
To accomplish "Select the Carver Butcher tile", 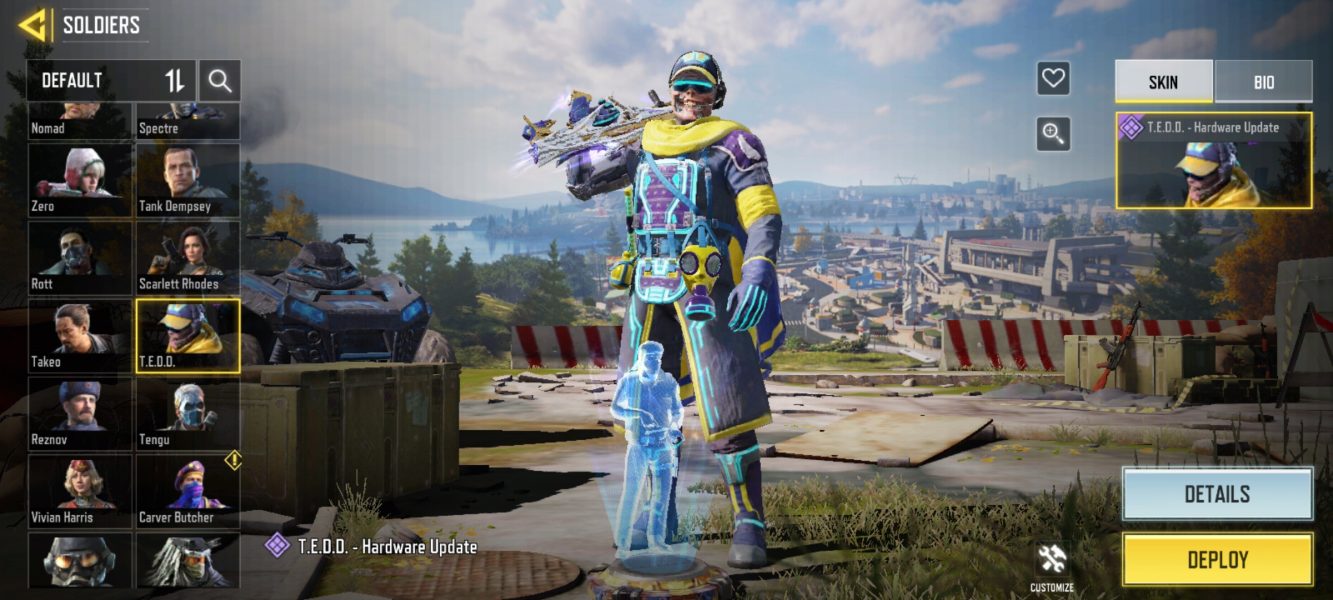I will (188, 491).
